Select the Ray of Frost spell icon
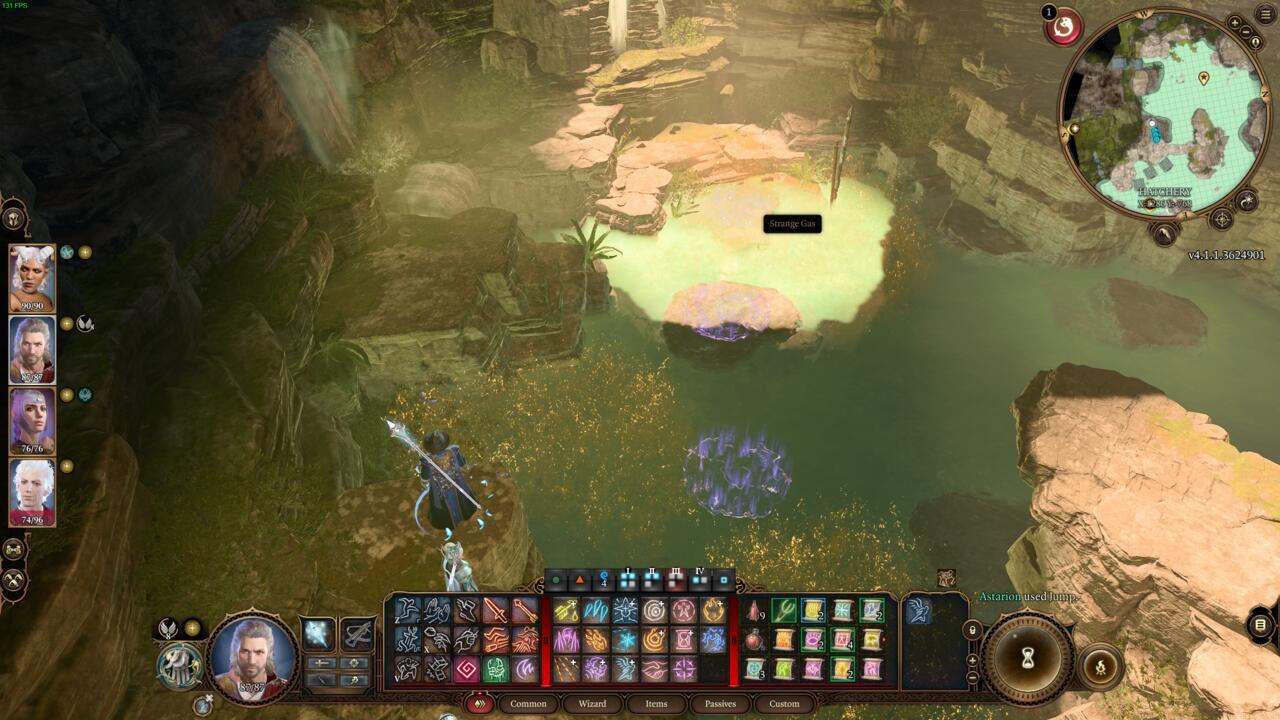This screenshot has height=720, width=1280. (629, 641)
